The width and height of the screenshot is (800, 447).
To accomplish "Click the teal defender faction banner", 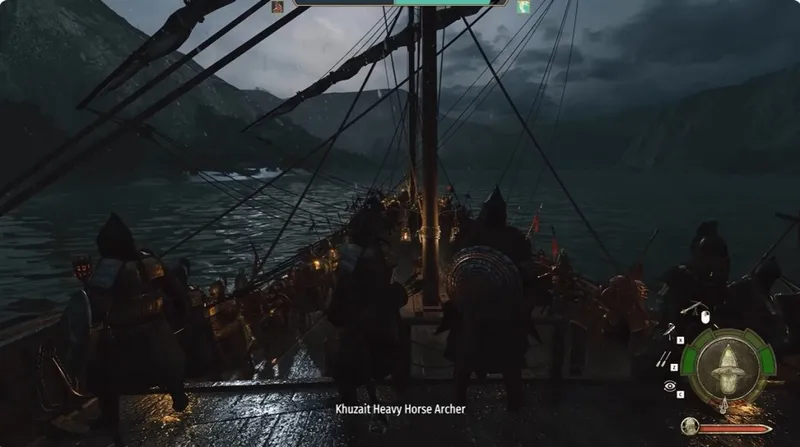I will point(523,7).
